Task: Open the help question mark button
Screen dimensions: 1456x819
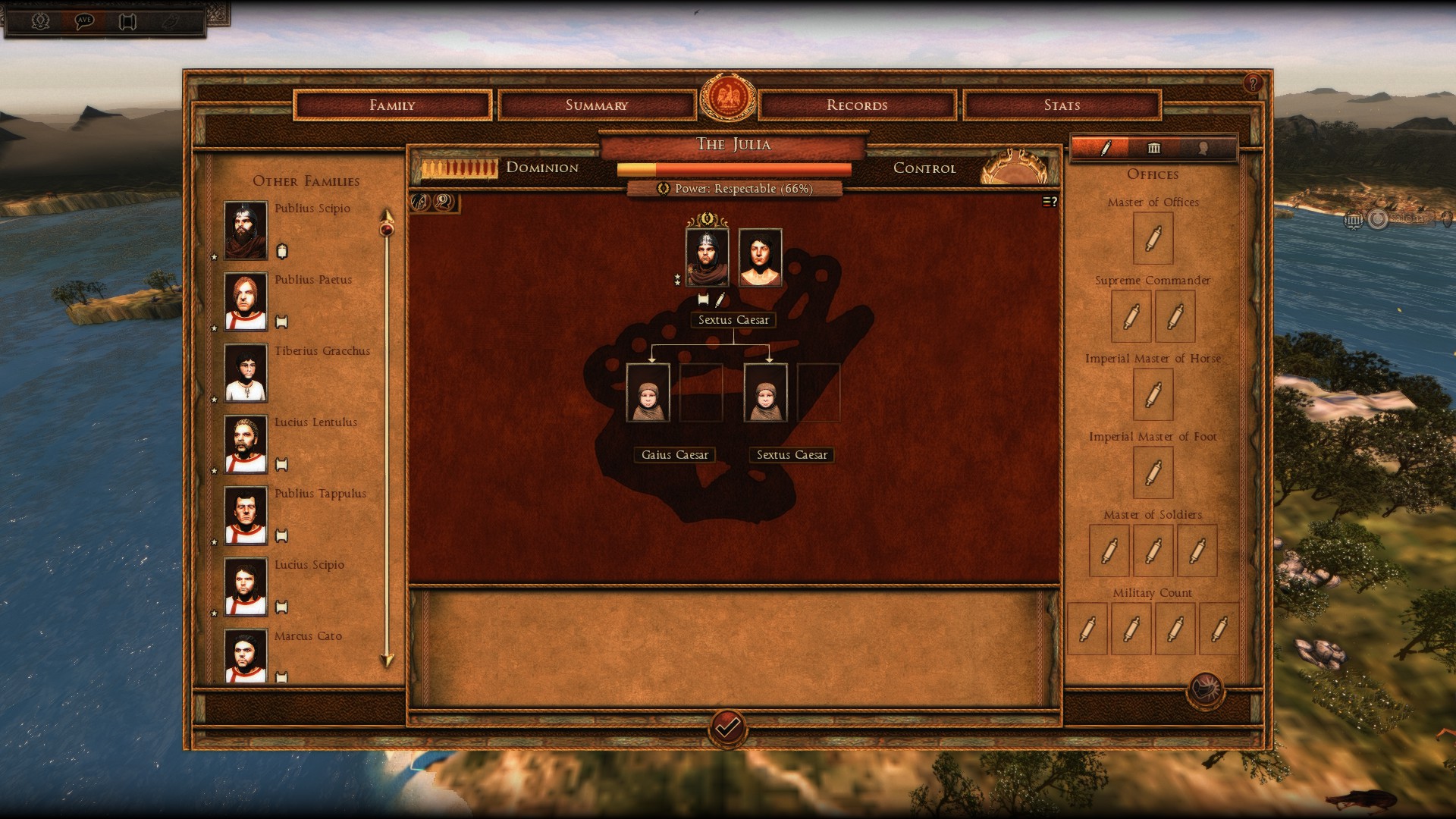Action: click(x=1253, y=83)
